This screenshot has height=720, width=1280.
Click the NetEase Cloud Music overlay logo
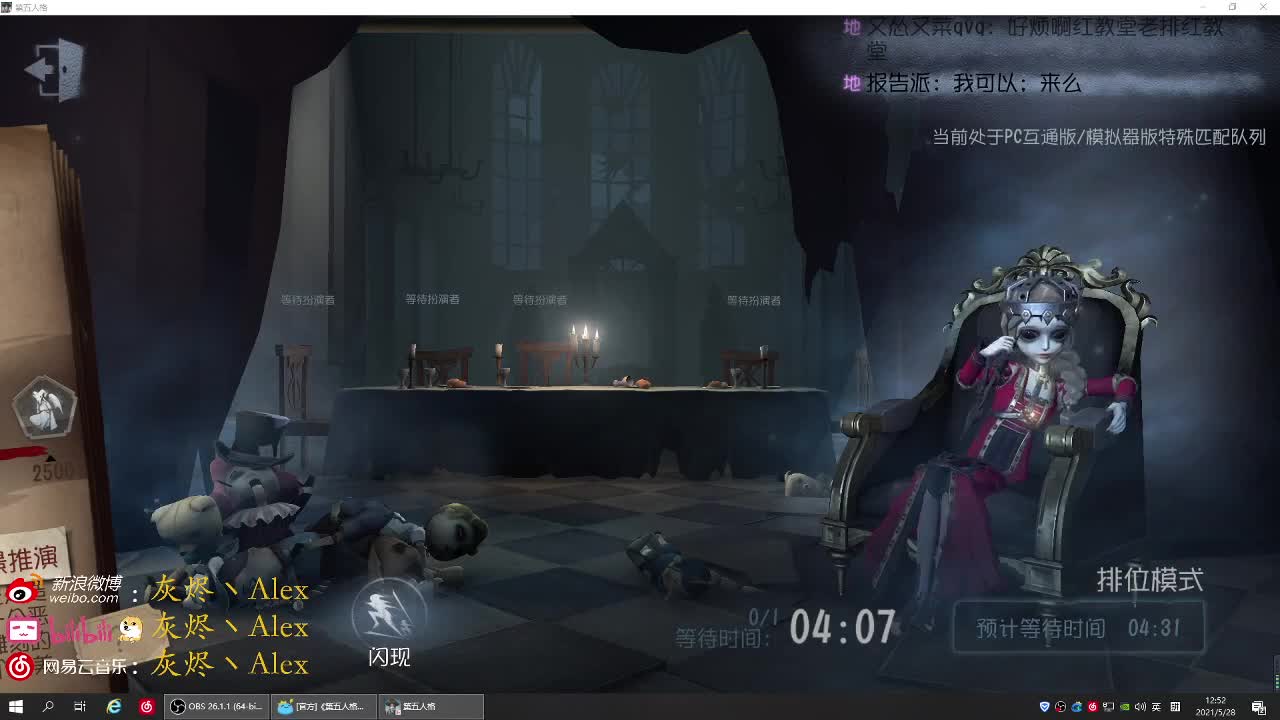(x=22, y=664)
